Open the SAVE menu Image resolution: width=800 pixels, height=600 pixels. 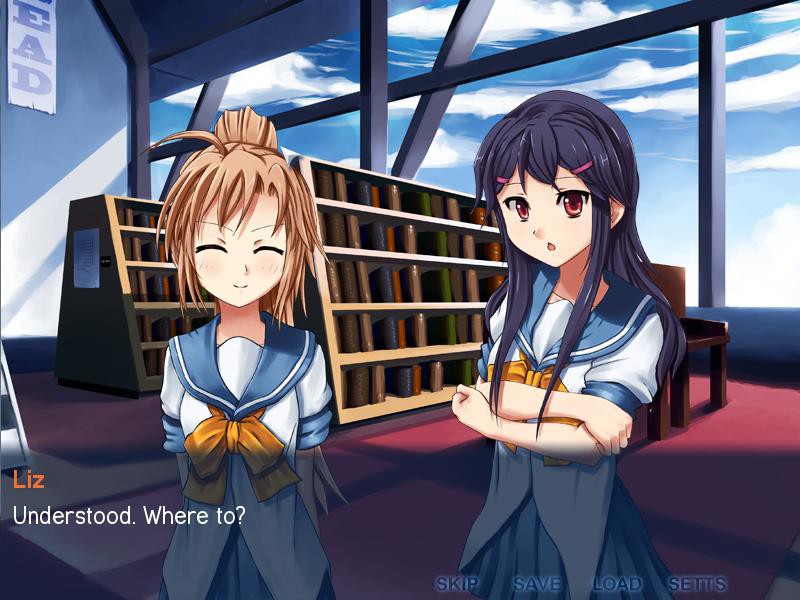pos(537,584)
